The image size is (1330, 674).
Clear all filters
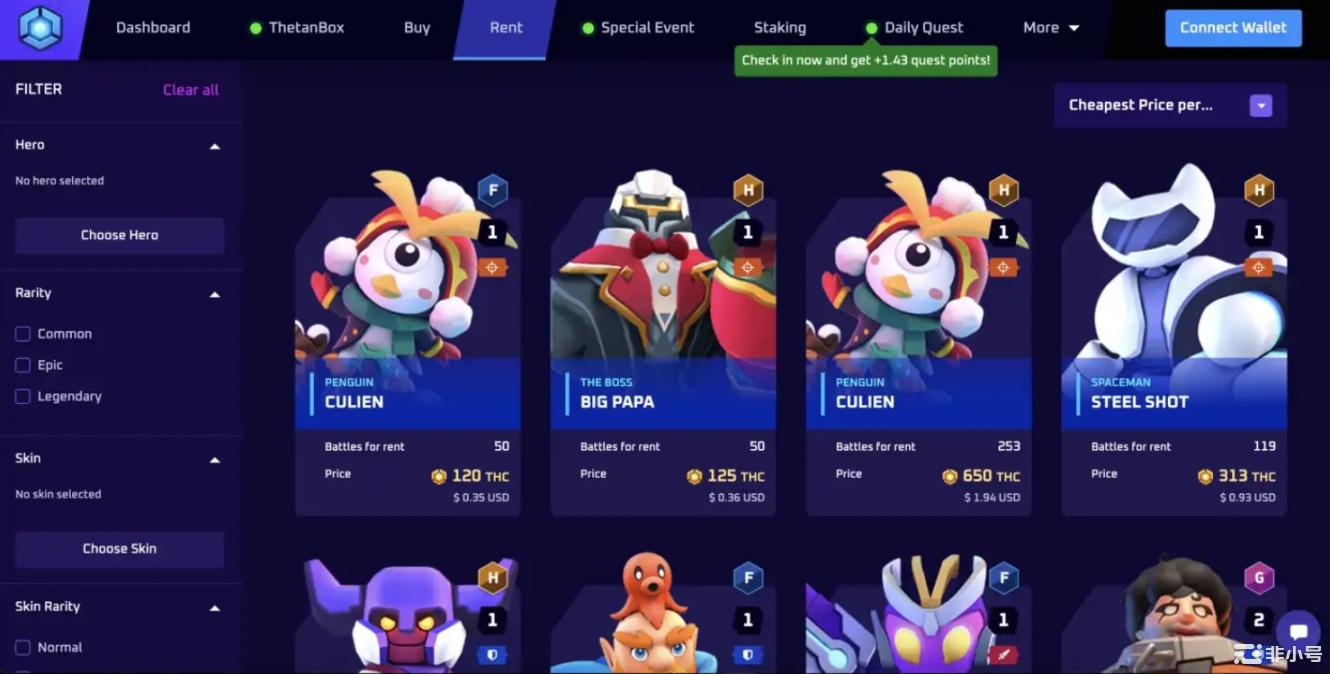click(x=190, y=90)
